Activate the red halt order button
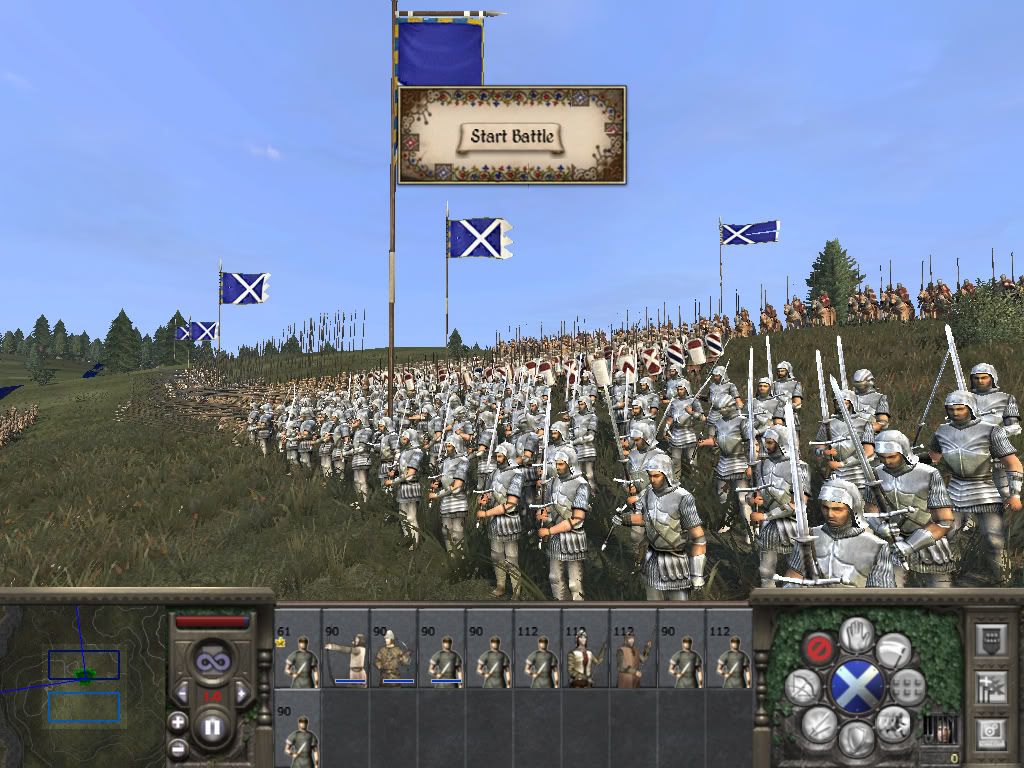Viewport: 1024px width, 768px height. [819, 649]
